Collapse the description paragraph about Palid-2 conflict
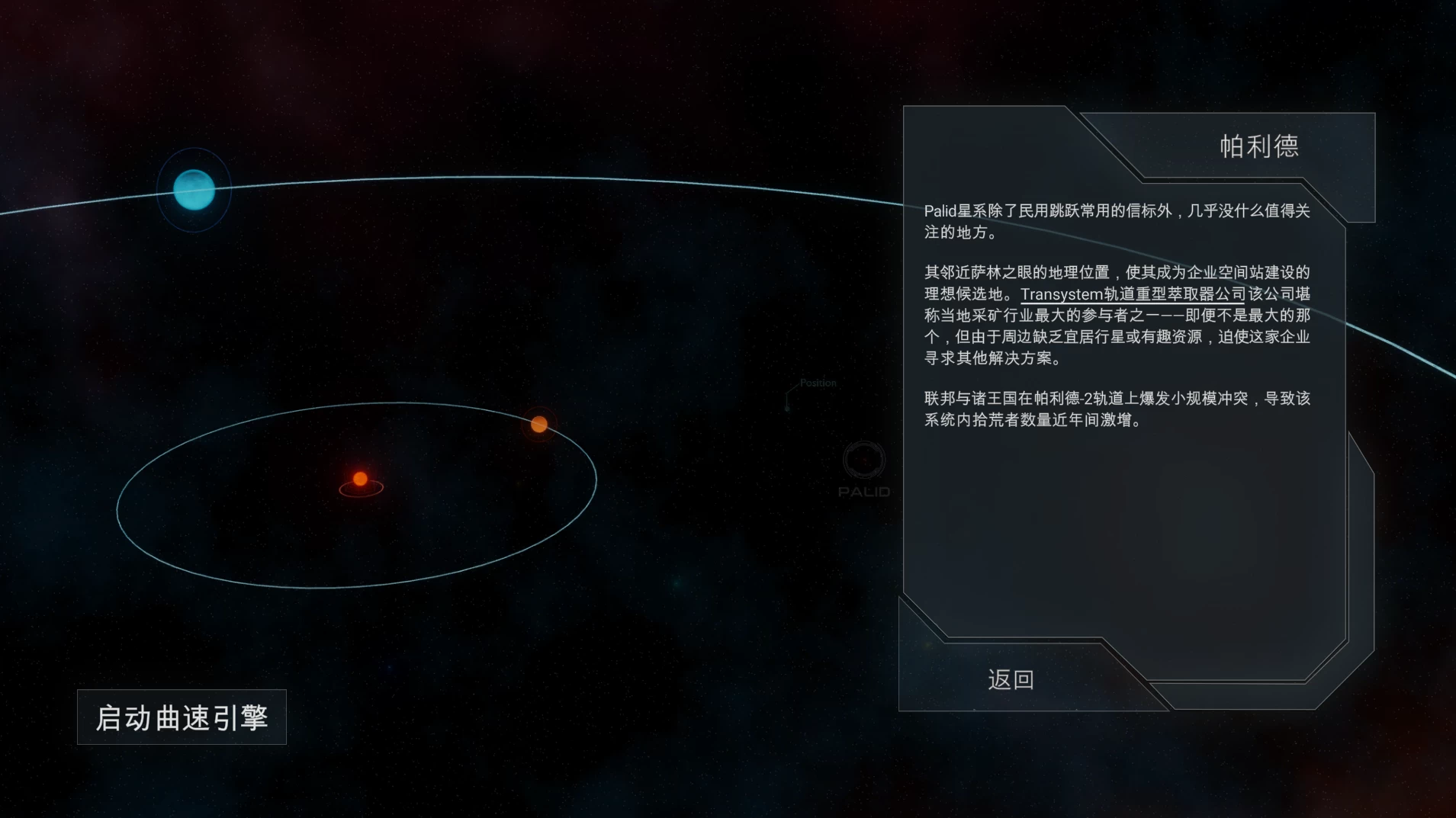This screenshot has width=1456, height=818. click(1117, 408)
